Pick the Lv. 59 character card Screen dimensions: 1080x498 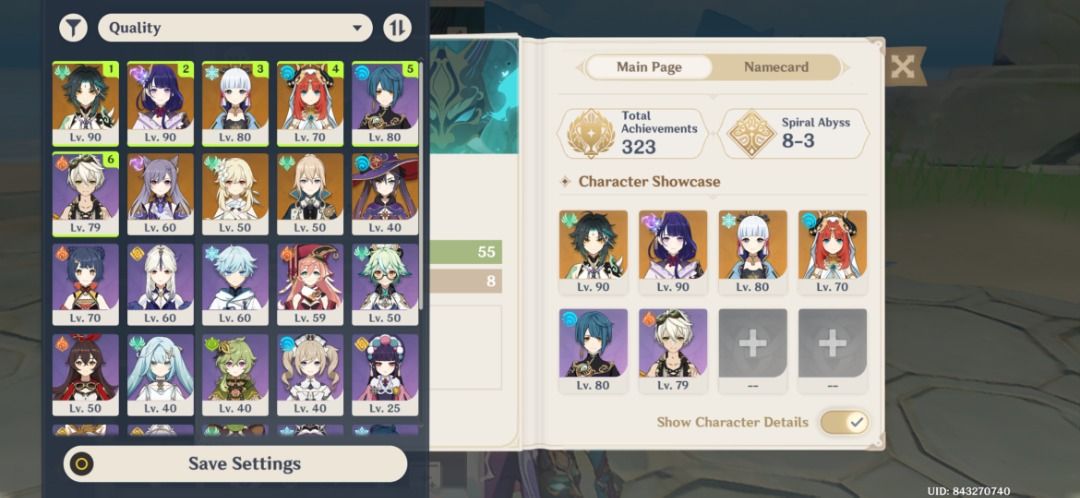click(x=310, y=284)
